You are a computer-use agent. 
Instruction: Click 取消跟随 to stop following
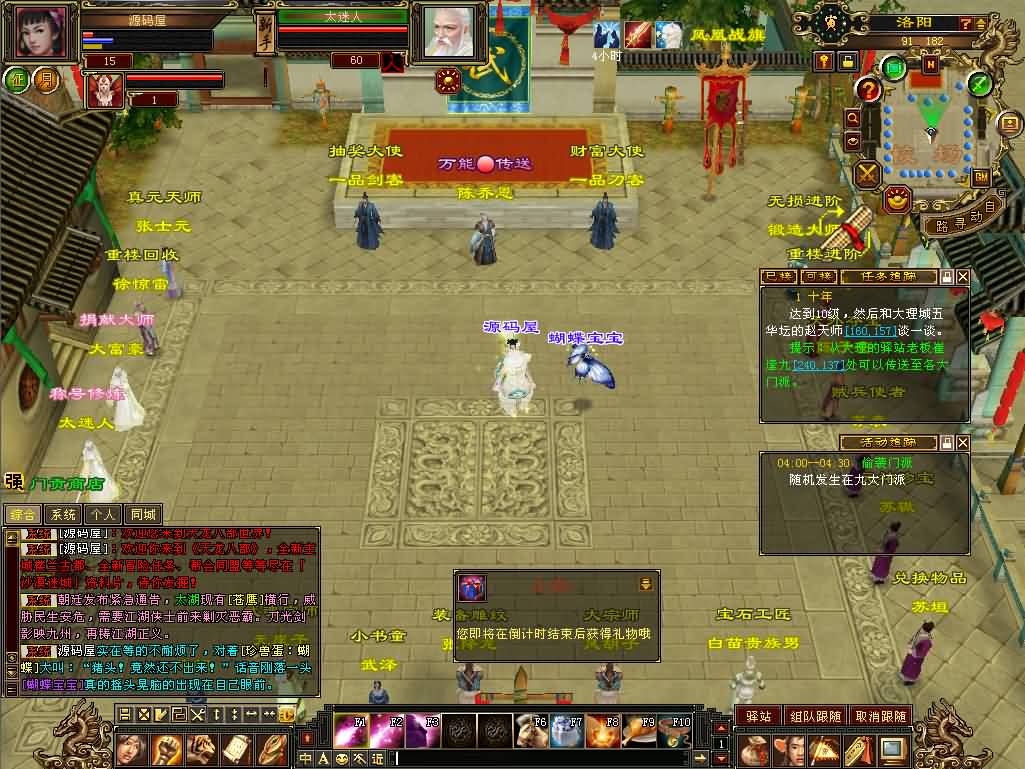[x=880, y=716]
